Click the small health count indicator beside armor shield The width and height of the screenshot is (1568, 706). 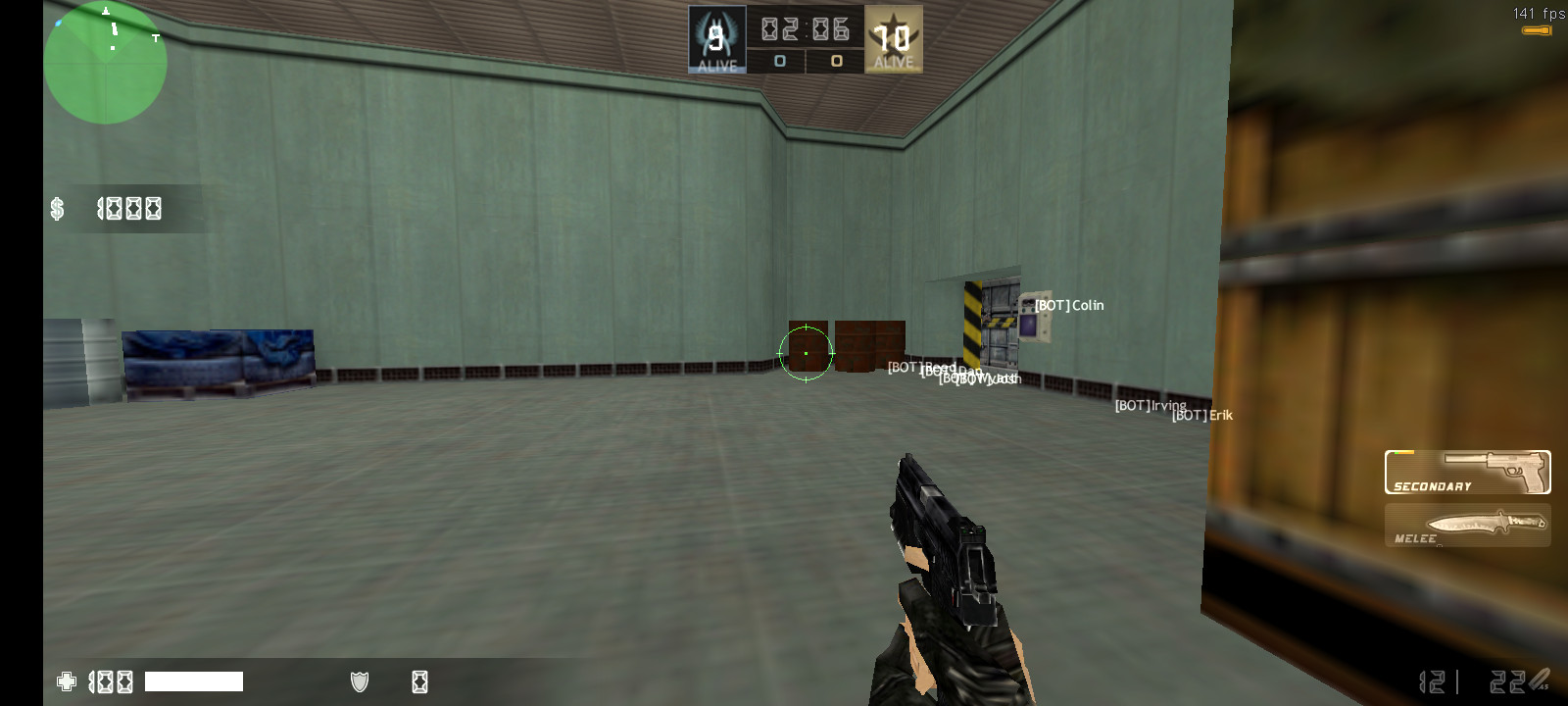click(x=419, y=681)
